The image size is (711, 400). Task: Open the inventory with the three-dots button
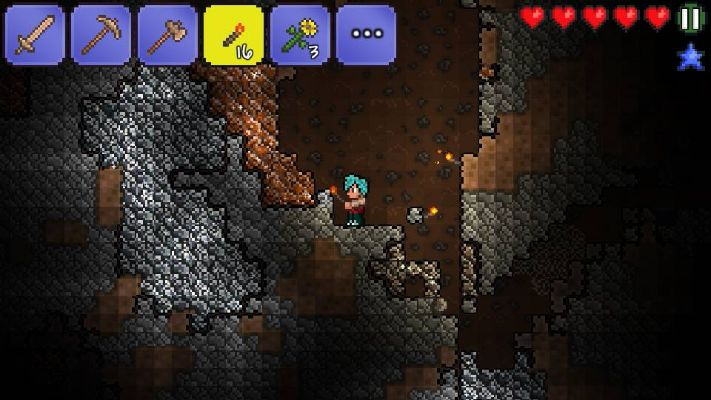366,35
